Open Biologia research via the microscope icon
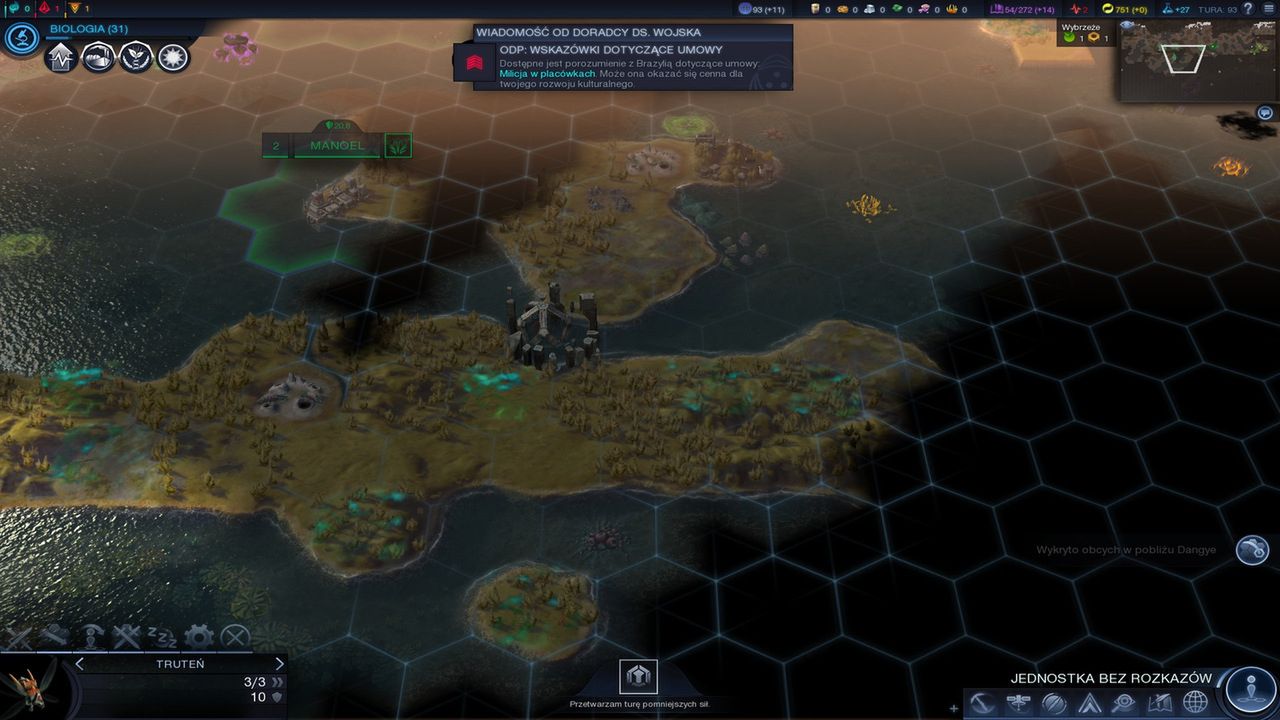1280x720 pixels. coord(22,38)
